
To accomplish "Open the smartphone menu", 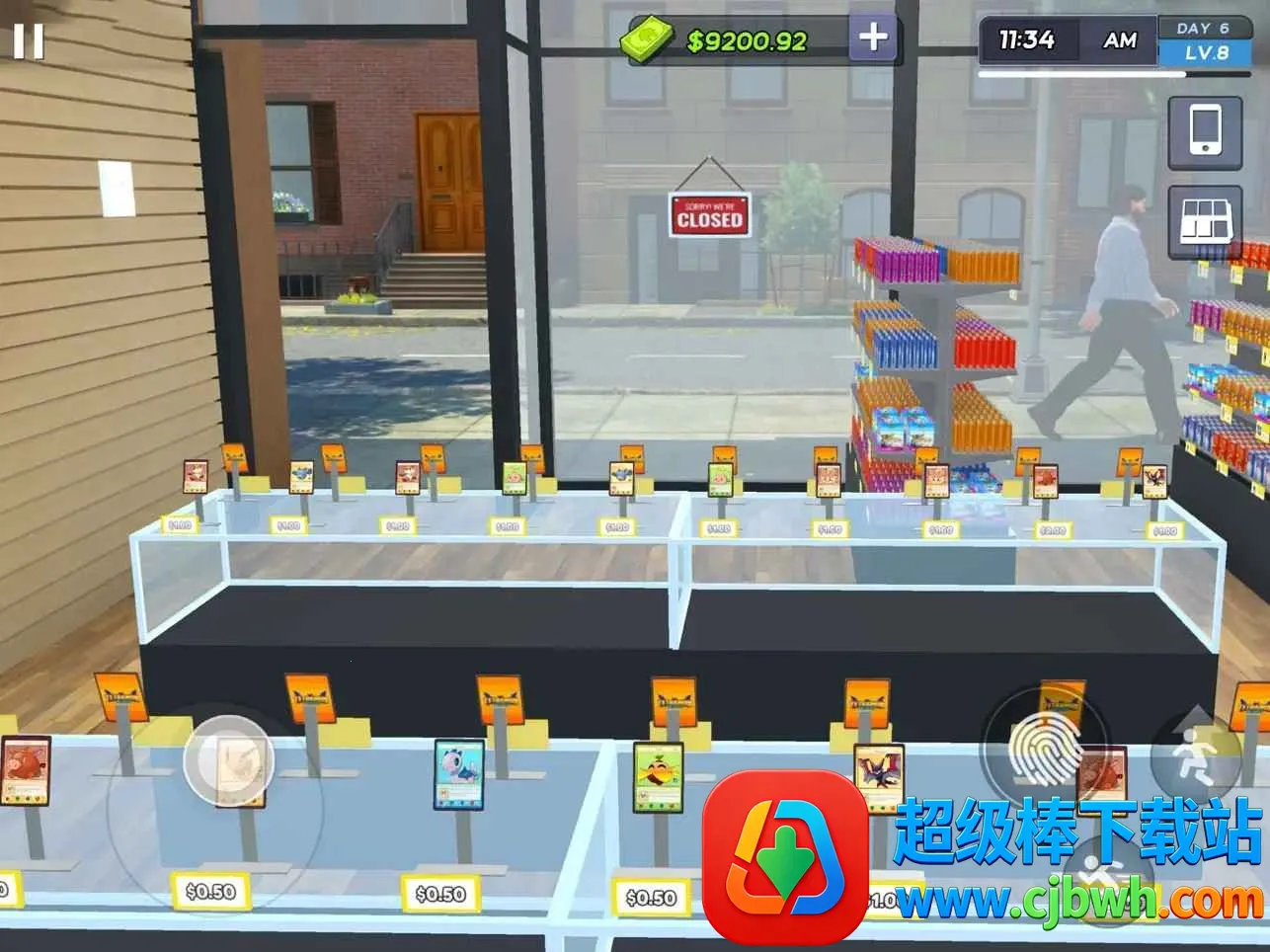I will [x=1205, y=131].
